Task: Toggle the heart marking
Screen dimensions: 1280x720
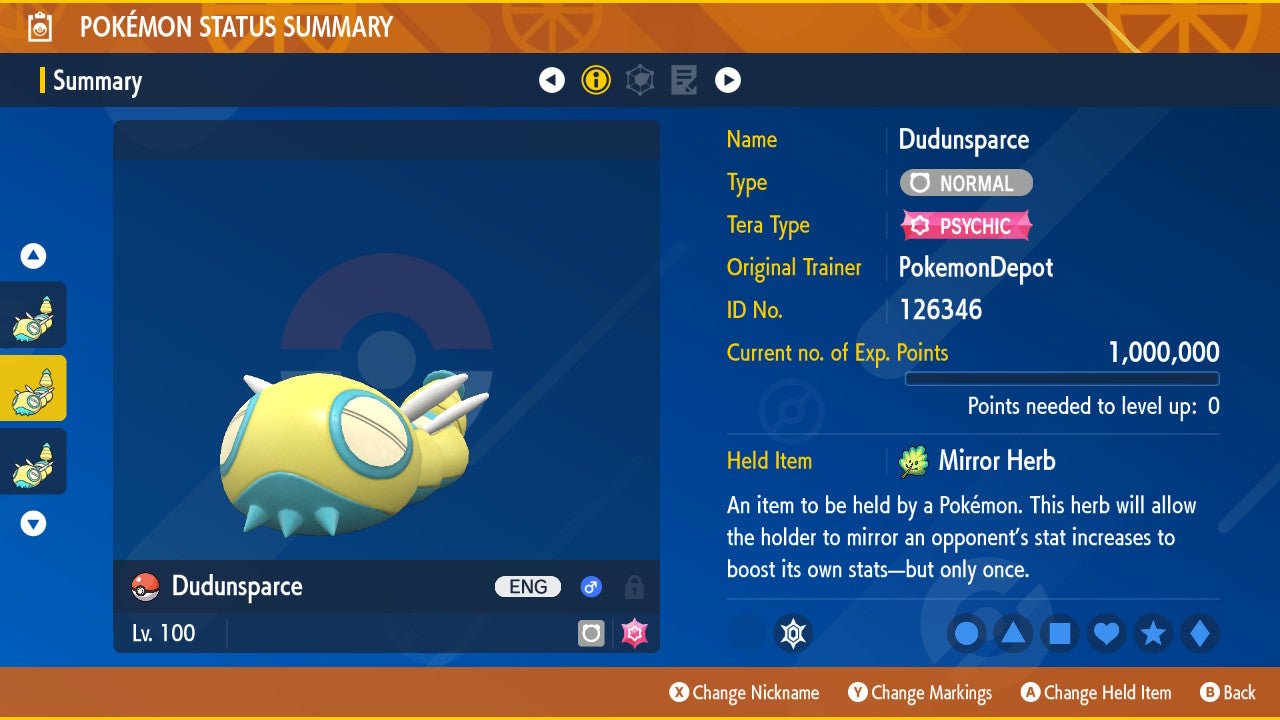Action: click(x=1107, y=633)
